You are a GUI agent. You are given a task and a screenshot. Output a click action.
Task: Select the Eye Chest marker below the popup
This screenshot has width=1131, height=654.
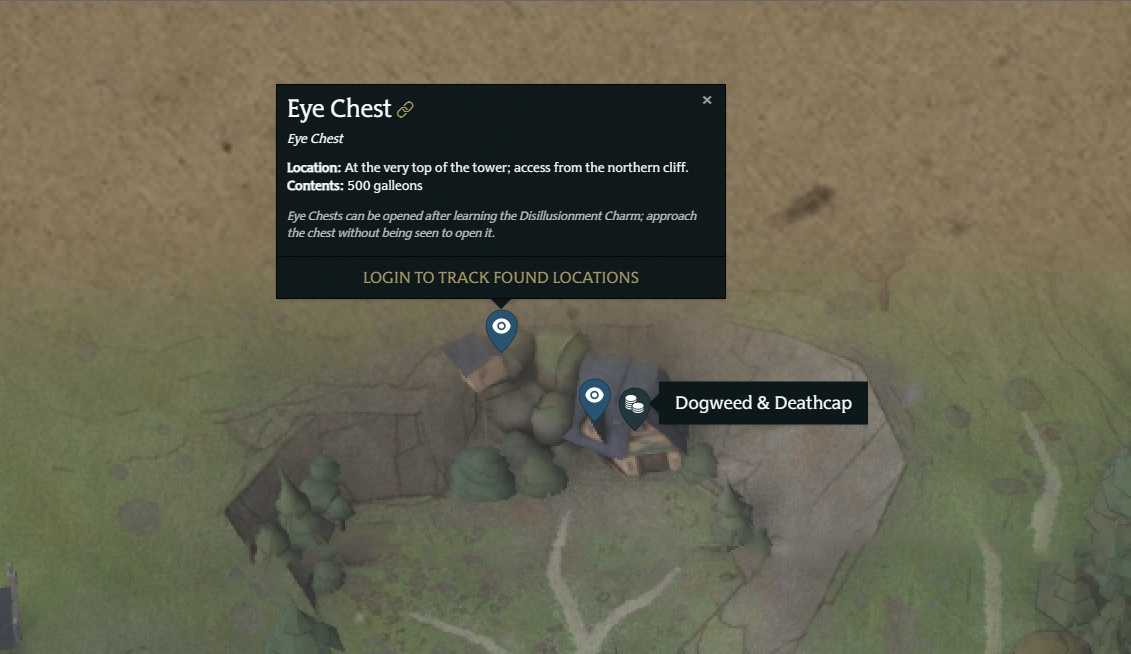point(501,328)
